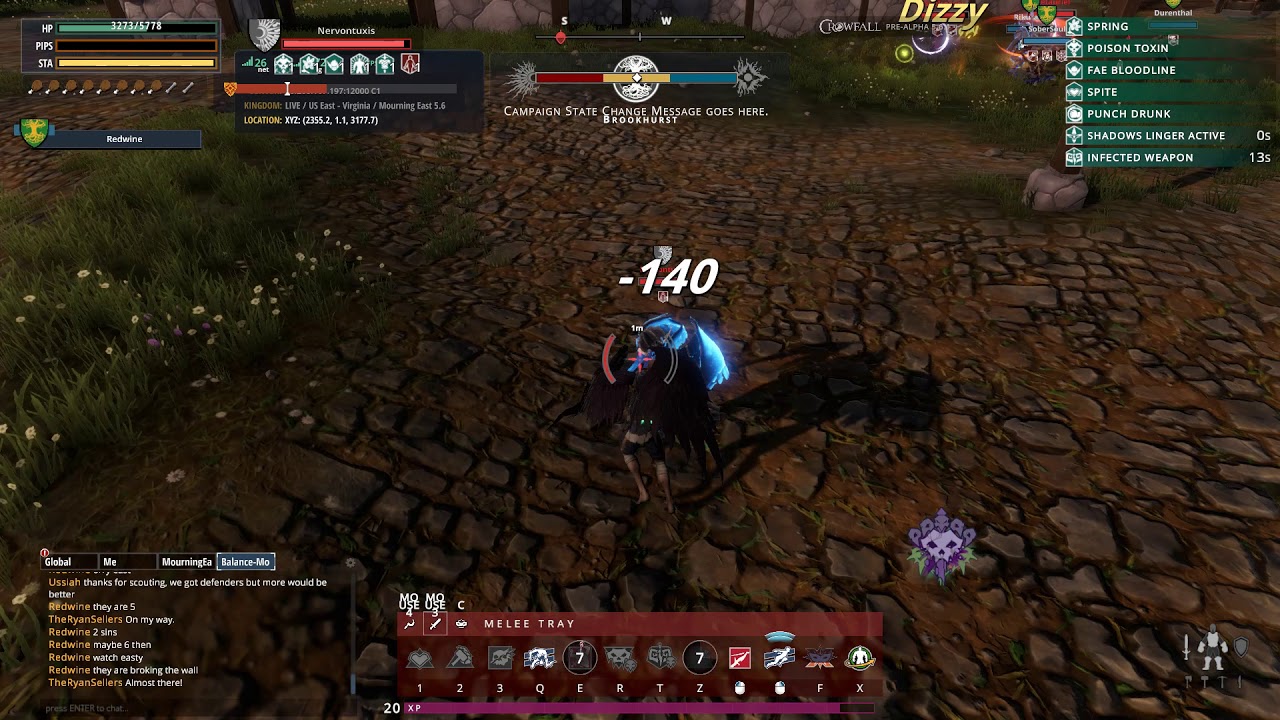Open the Me chat tab
The image size is (1280, 720).
point(110,562)
